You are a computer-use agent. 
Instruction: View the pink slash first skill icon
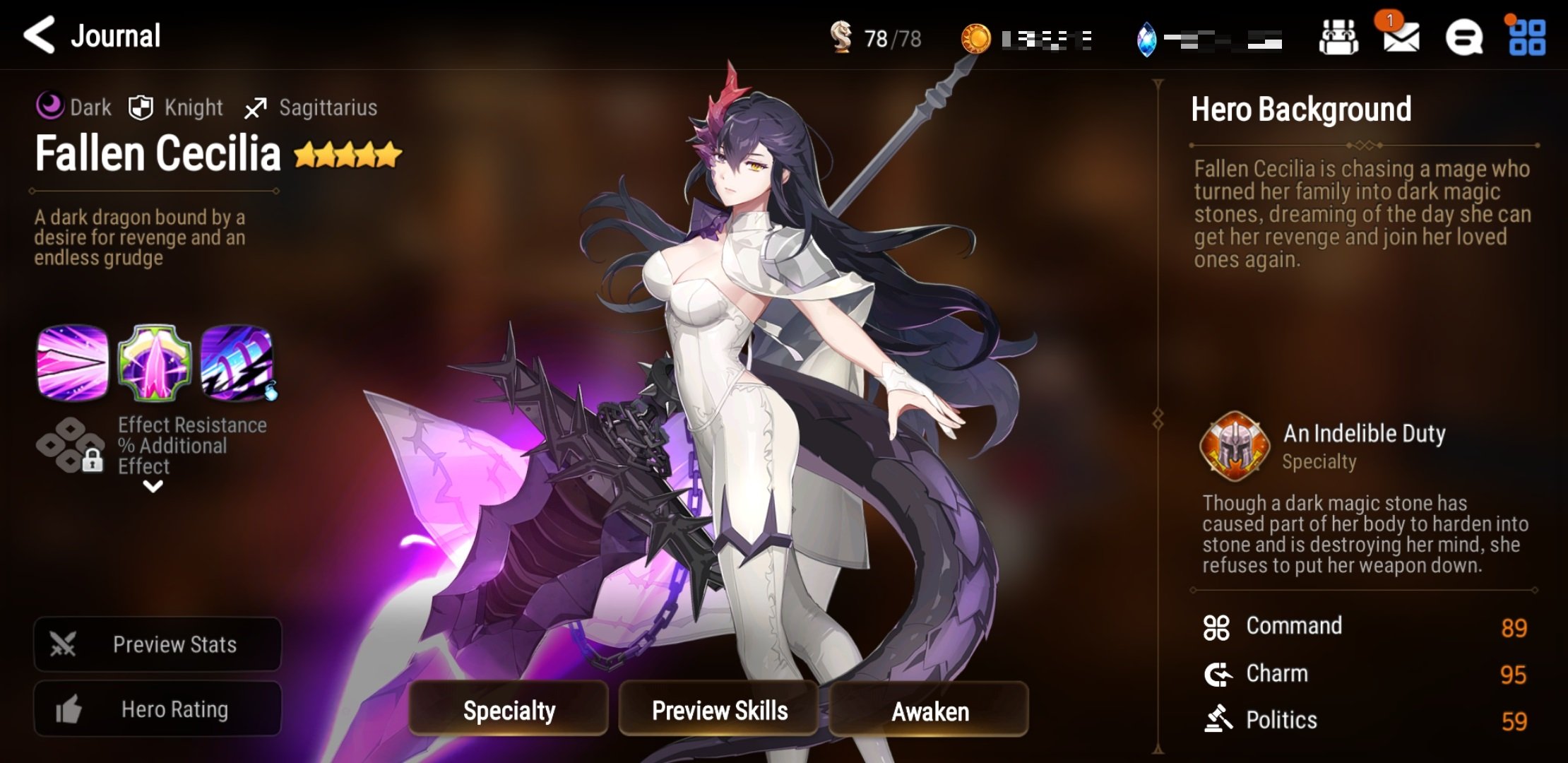click(x=73, y=362)
